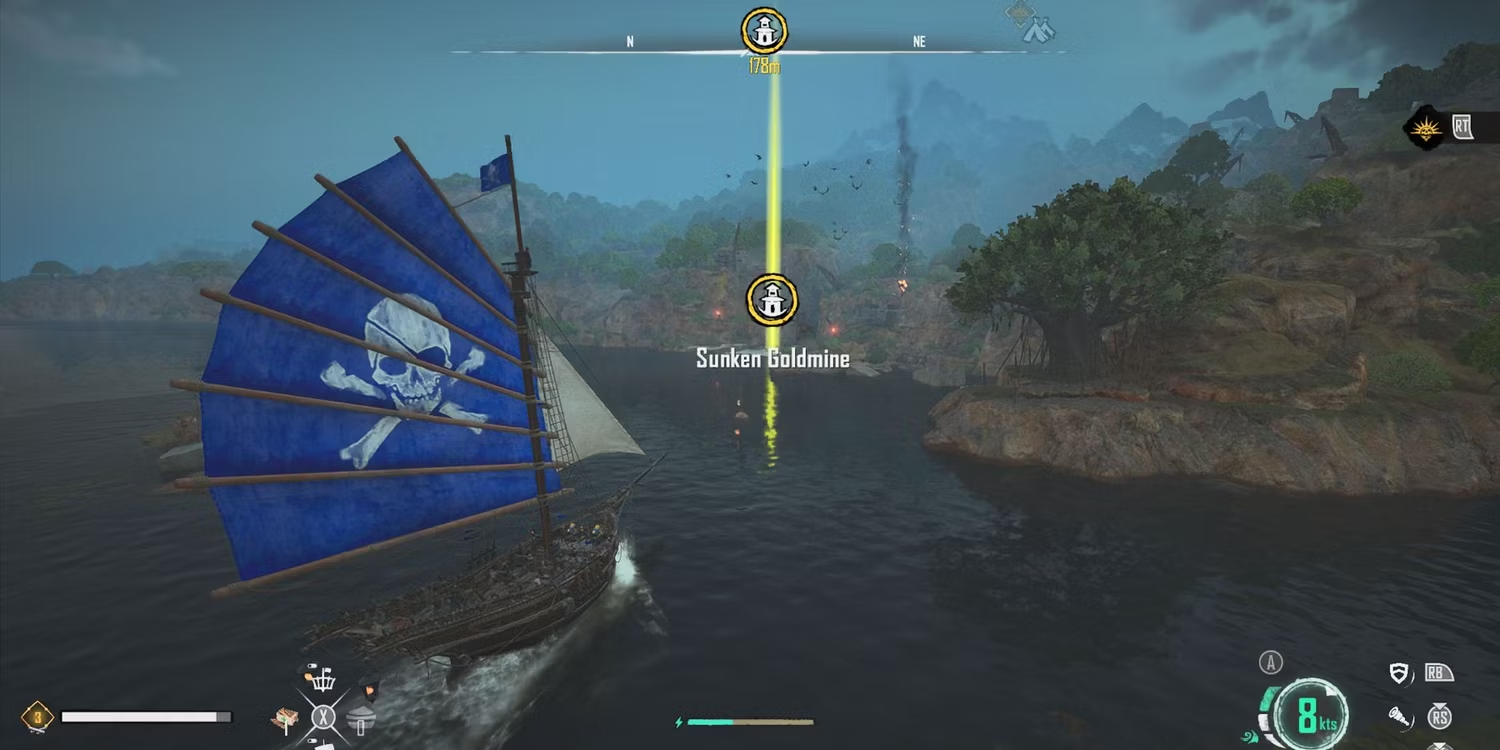1500x750 pixels.
Task: Activate the shield brace icon
Action: [1400, 673]
